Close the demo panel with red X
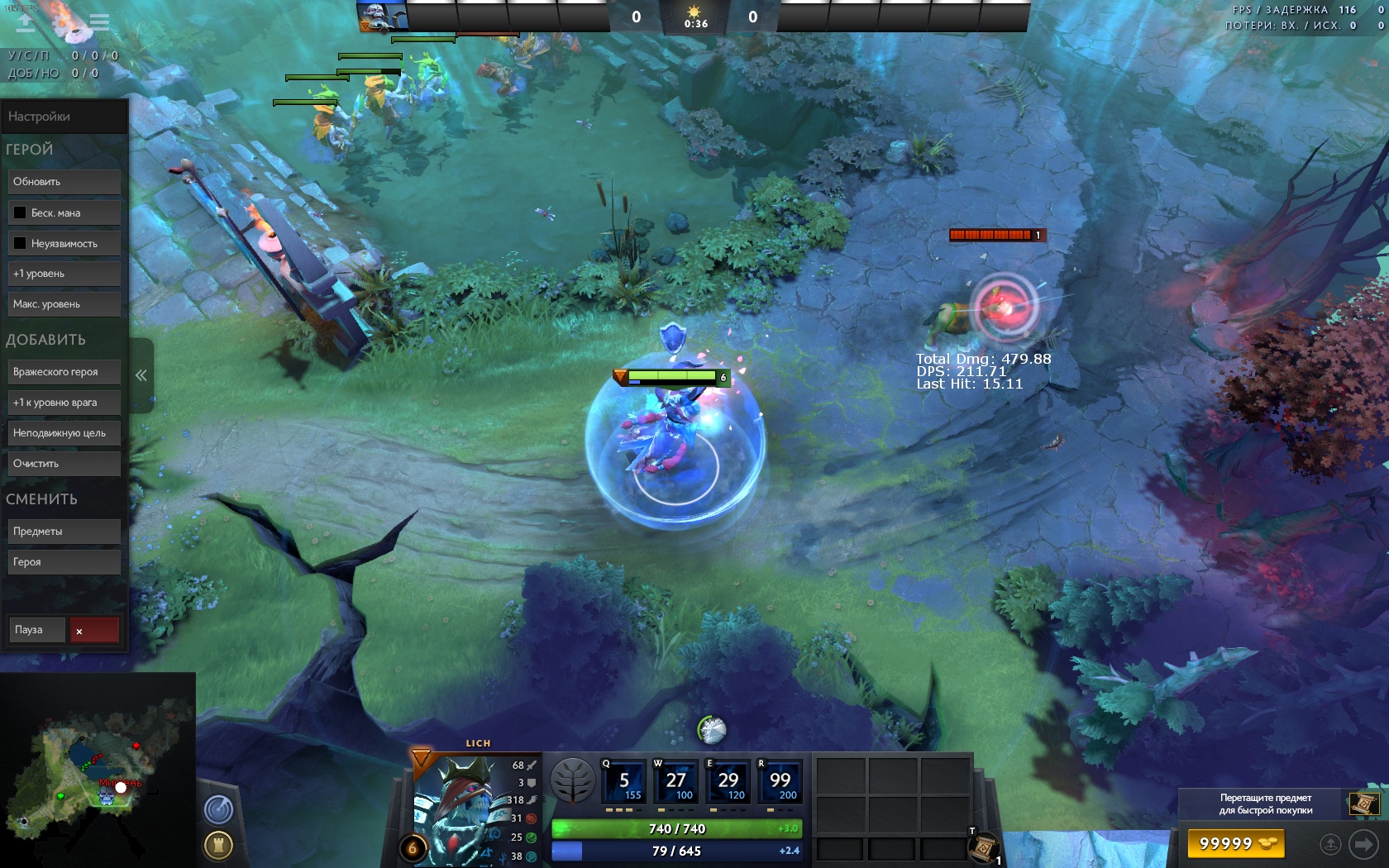This screenshot has height=868, width=1389. pos(94,631)
